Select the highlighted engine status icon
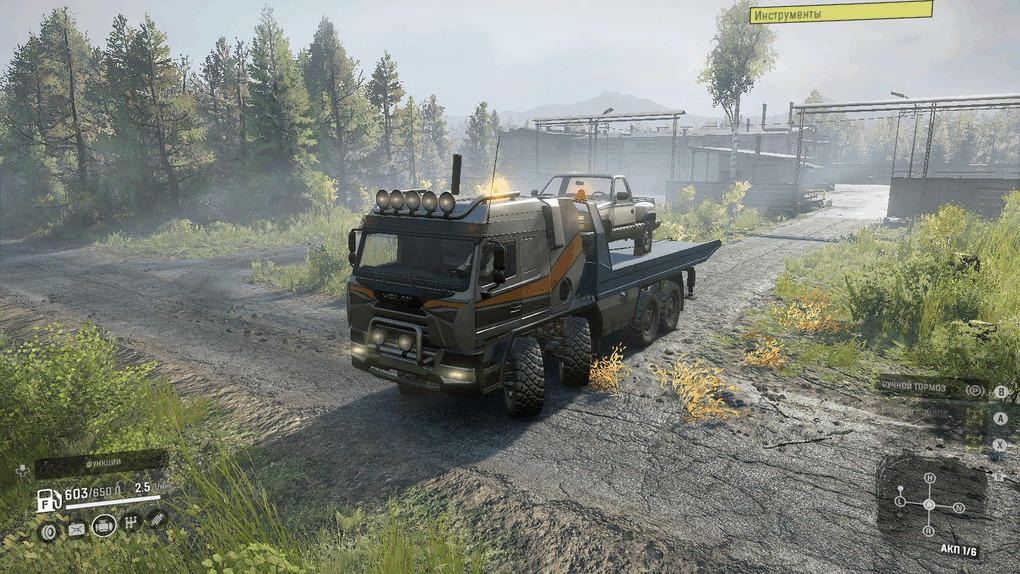This screenshot has height=574, width=1020. 103,526
